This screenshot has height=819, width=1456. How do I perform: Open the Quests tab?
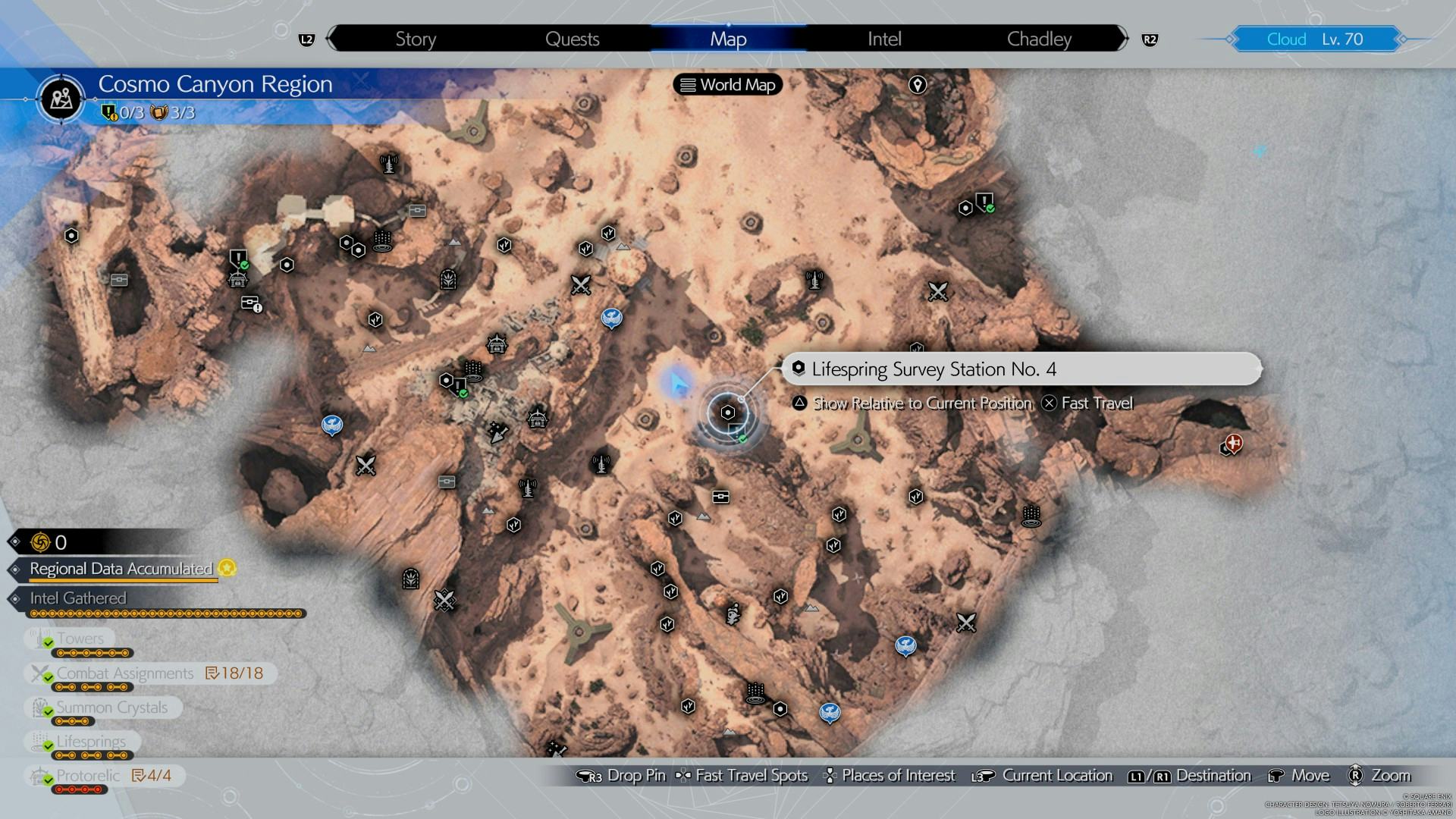point(572,39)
